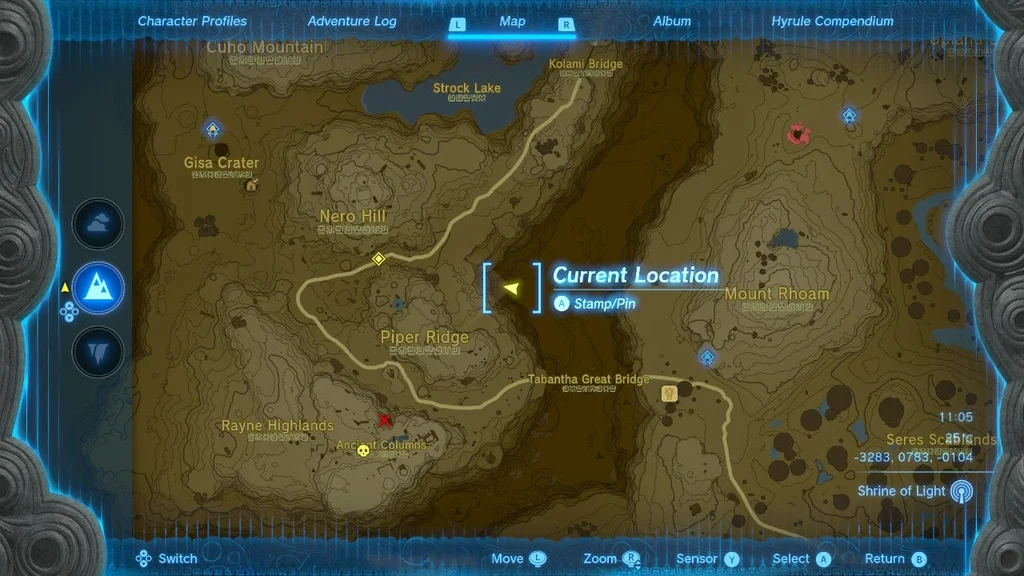The image size is (1024, 576).
Task: Select the treasure chest stamp by Tabantha Great Bridge
Action: (669, 394)
